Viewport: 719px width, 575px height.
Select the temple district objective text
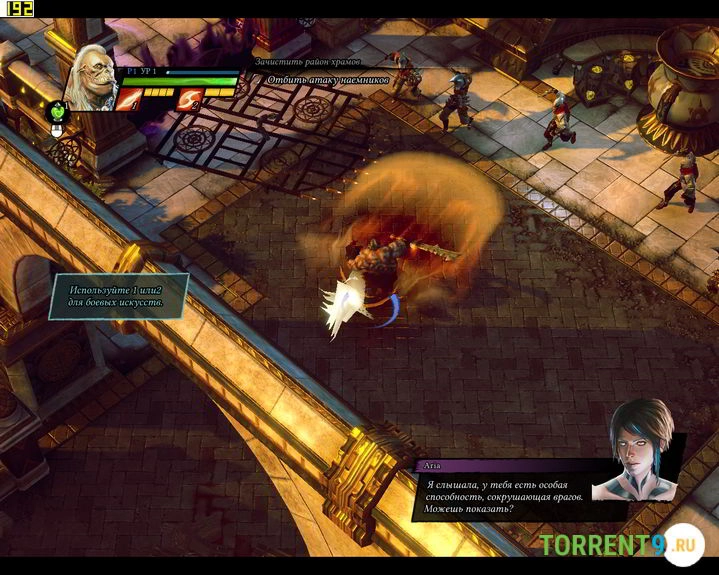click(x=306, y=62)
